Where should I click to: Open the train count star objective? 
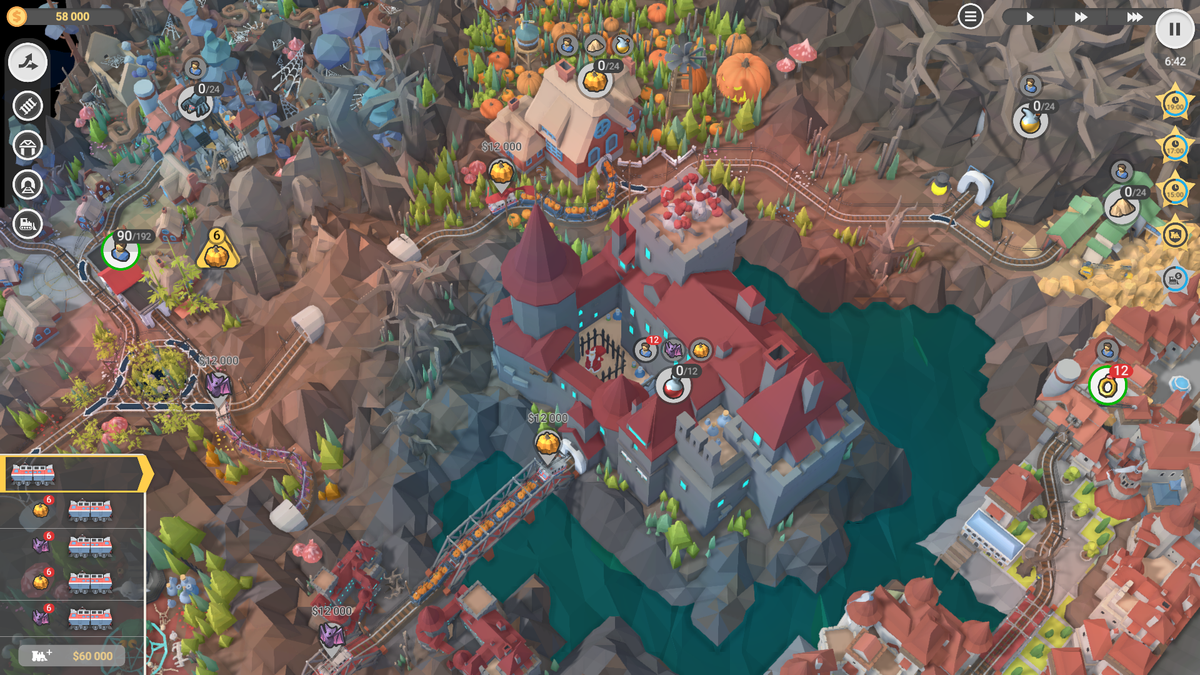pyautogui.click(x=1174, y=235)
